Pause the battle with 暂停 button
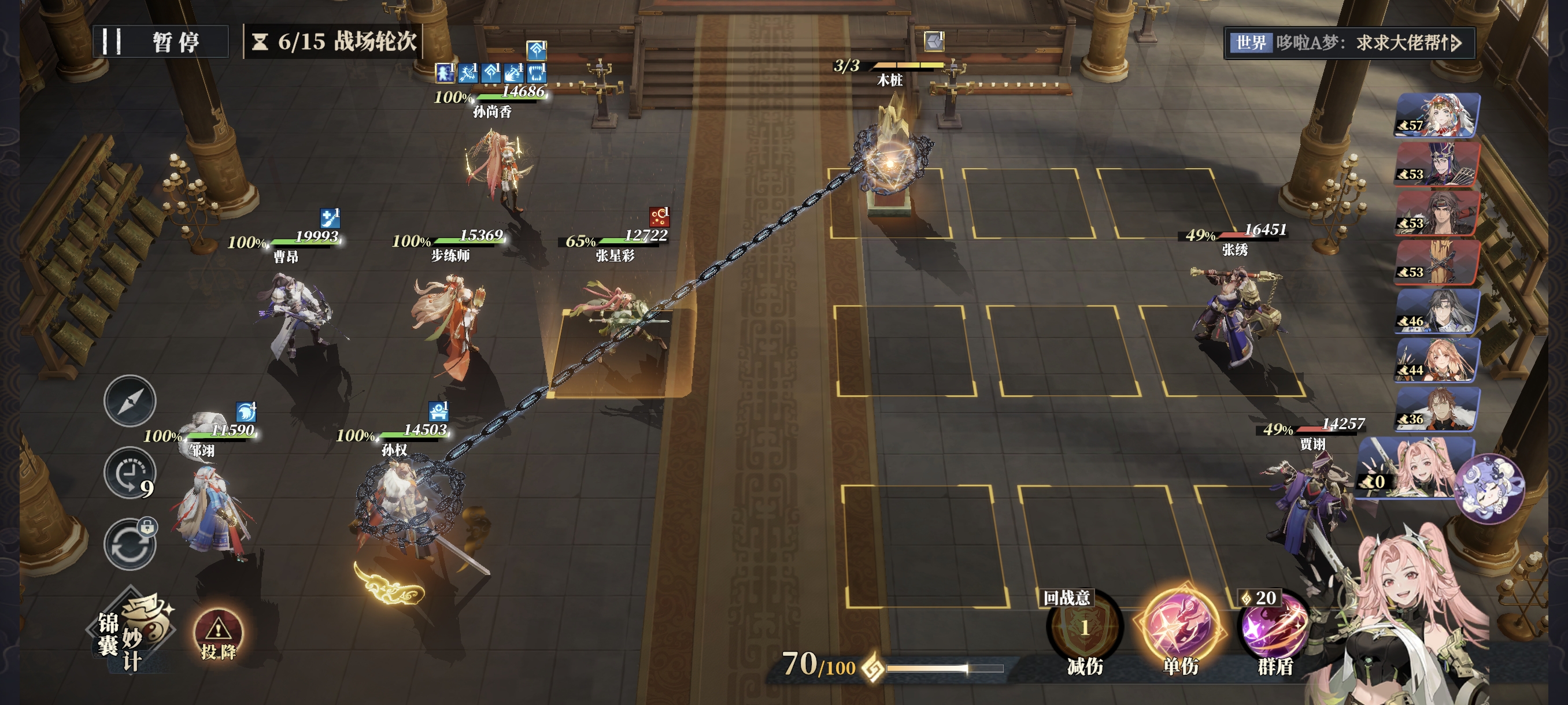This screenshot has width=1568, height=705. [161, 42]
